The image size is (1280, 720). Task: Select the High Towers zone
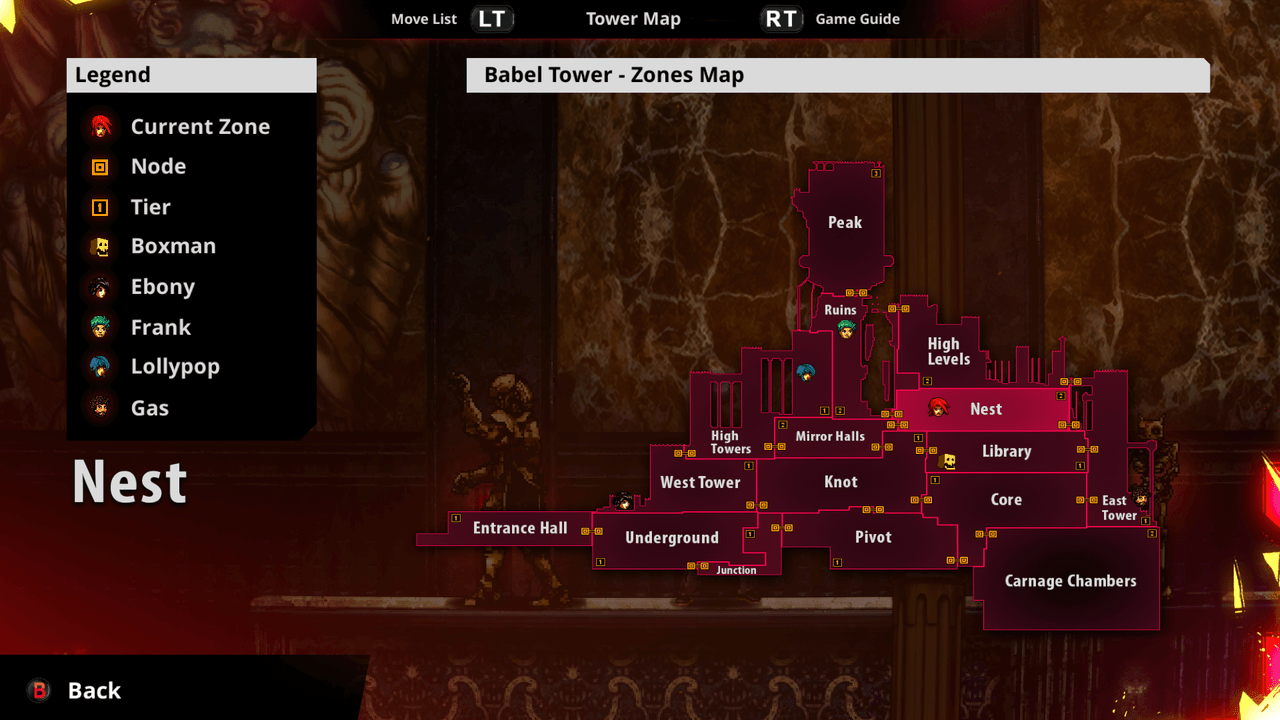tap(730, 442)
